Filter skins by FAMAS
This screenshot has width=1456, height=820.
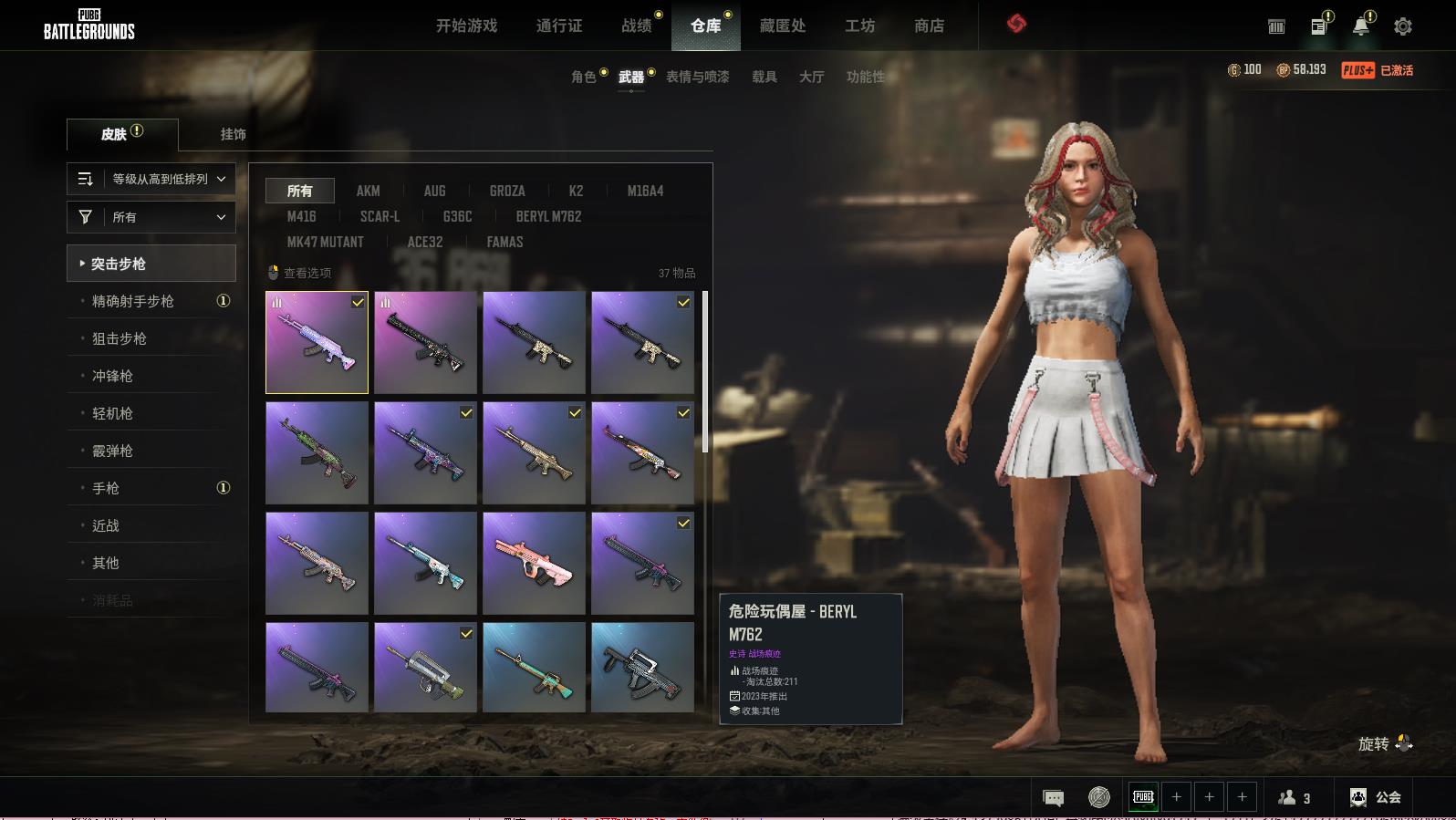pos(504,242)
